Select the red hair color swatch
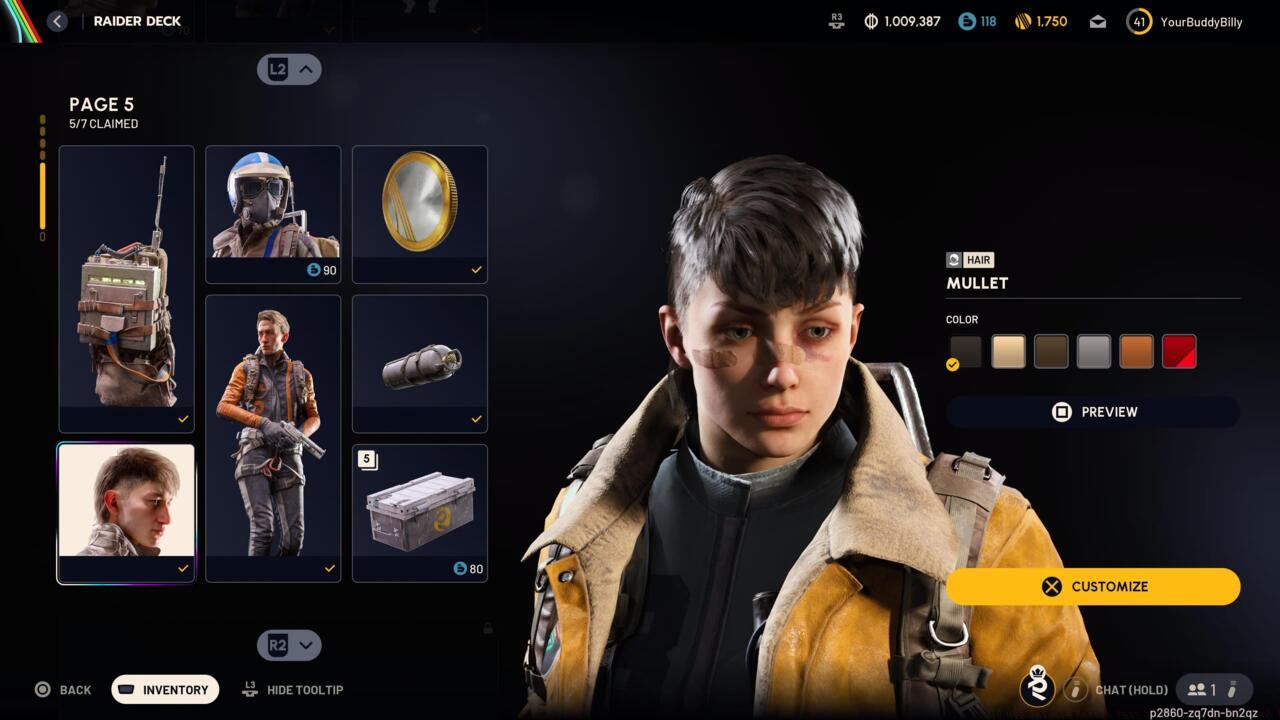 pos(1180,351)
